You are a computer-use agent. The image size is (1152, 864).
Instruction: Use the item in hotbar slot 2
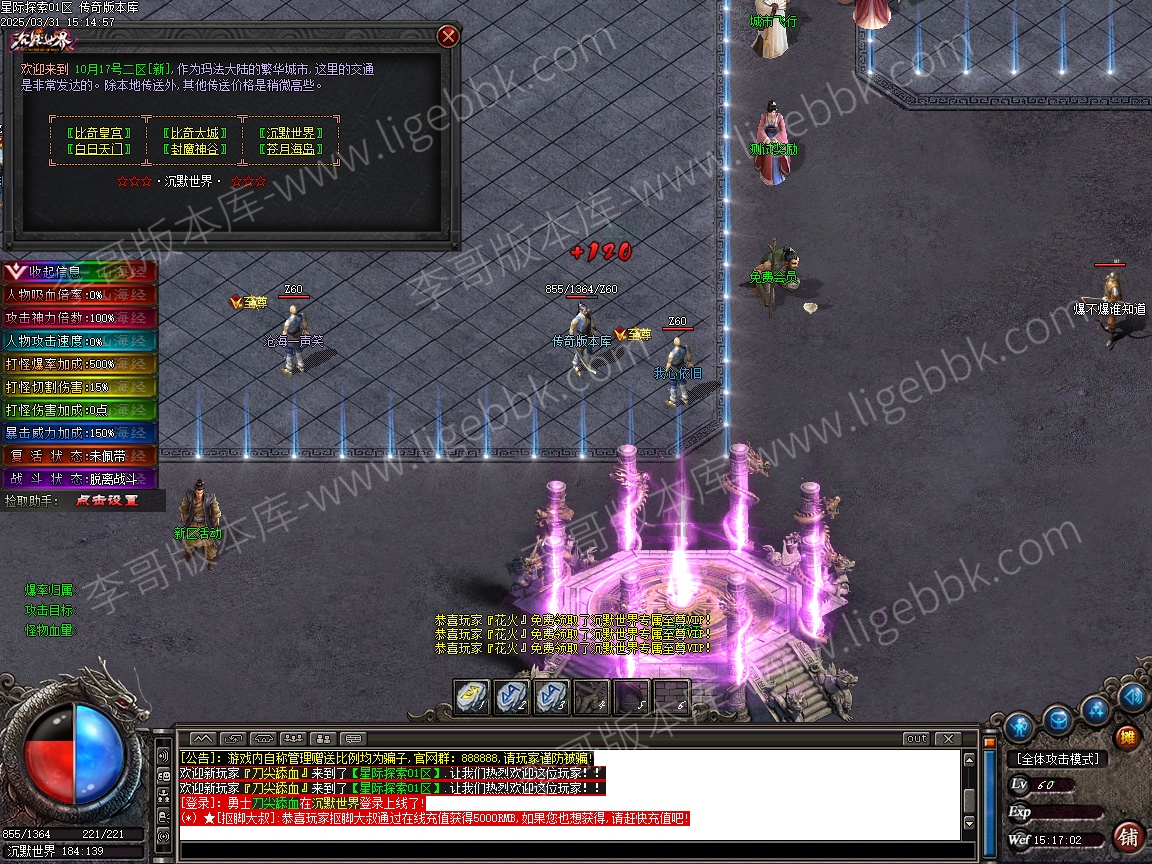tap(512, 696)
